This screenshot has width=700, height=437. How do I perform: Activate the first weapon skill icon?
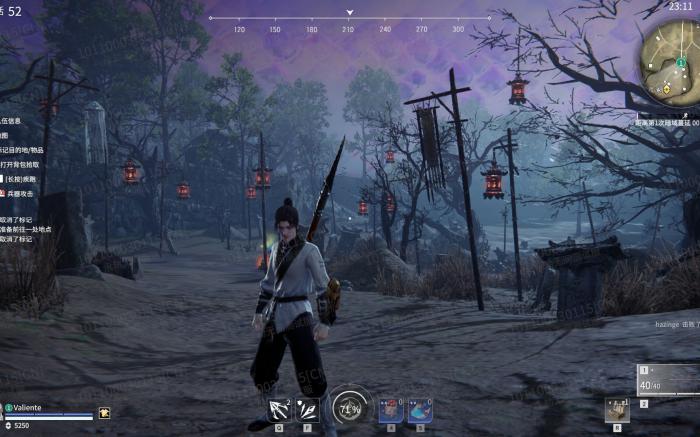coord(279,410)
